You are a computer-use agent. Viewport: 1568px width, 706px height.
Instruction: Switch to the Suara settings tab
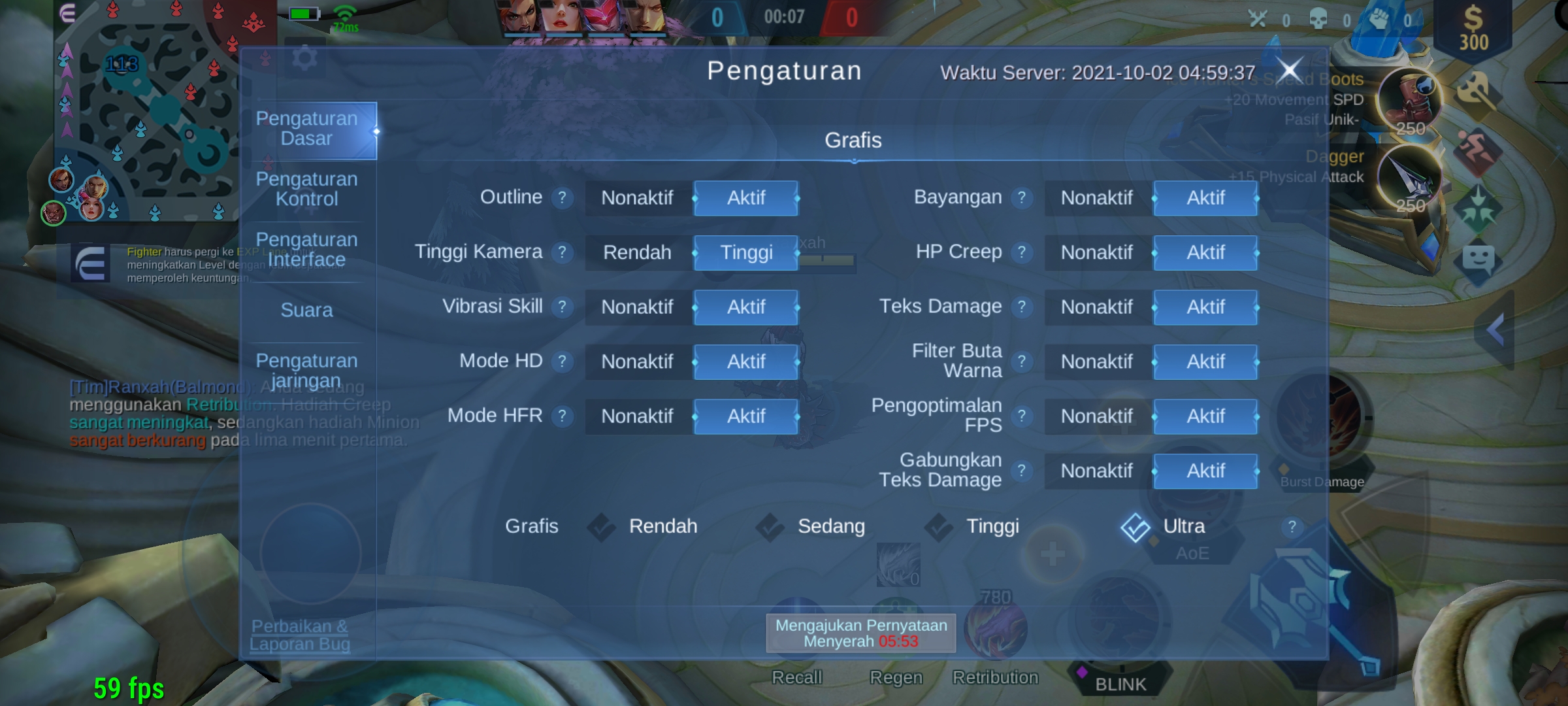point(307,310)
